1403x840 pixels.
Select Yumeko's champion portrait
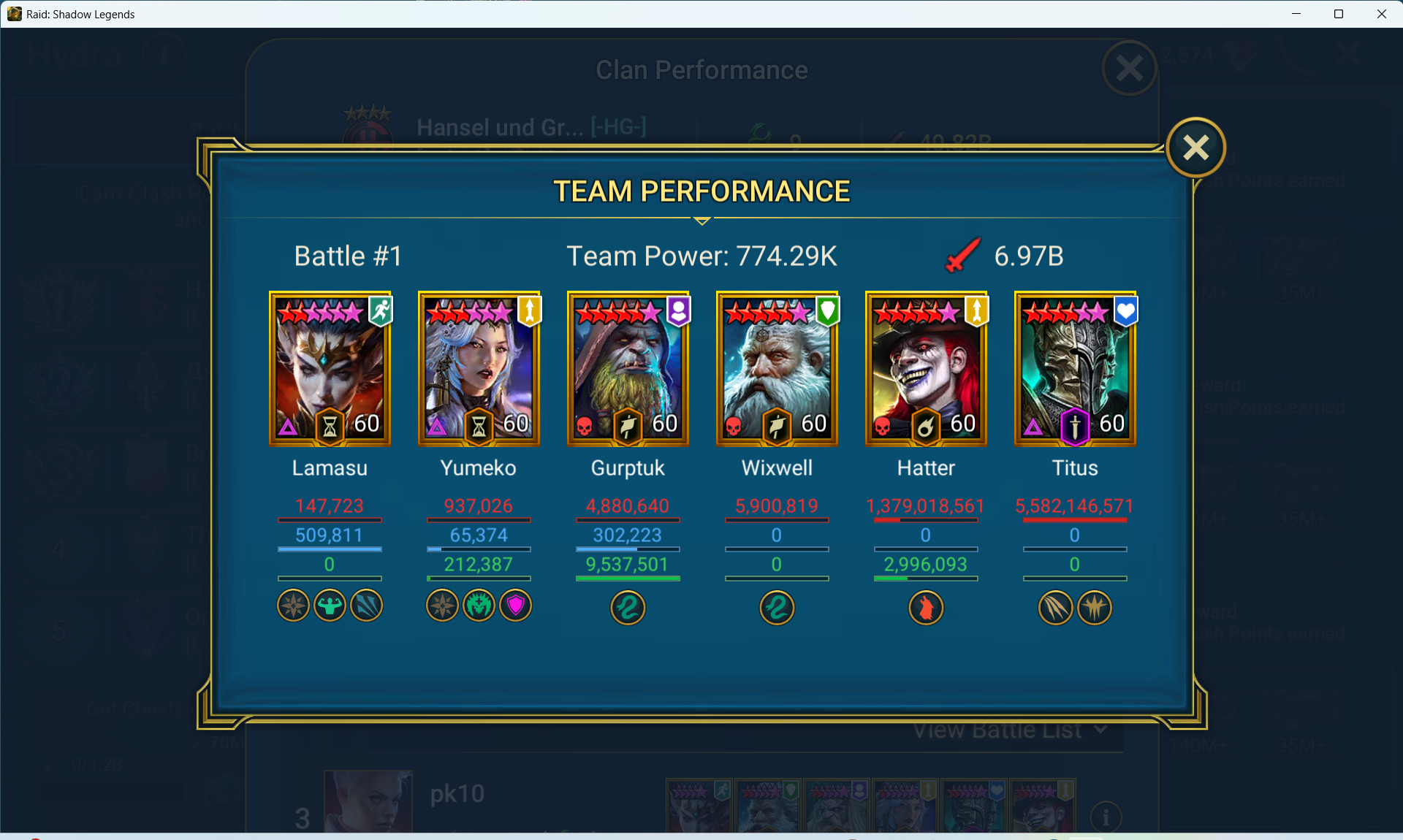coord(479,369)
